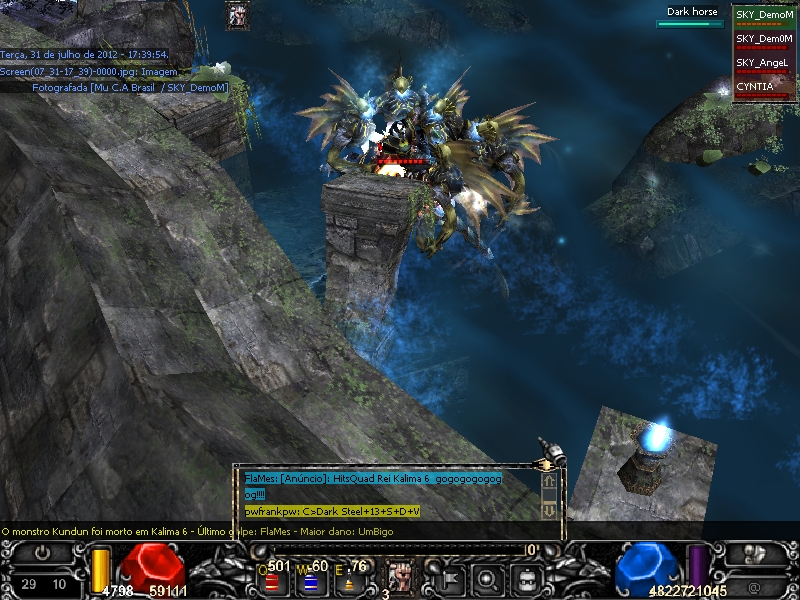Click the robot face button
Viewport: 800px width, 600px height.
point(527,577)
